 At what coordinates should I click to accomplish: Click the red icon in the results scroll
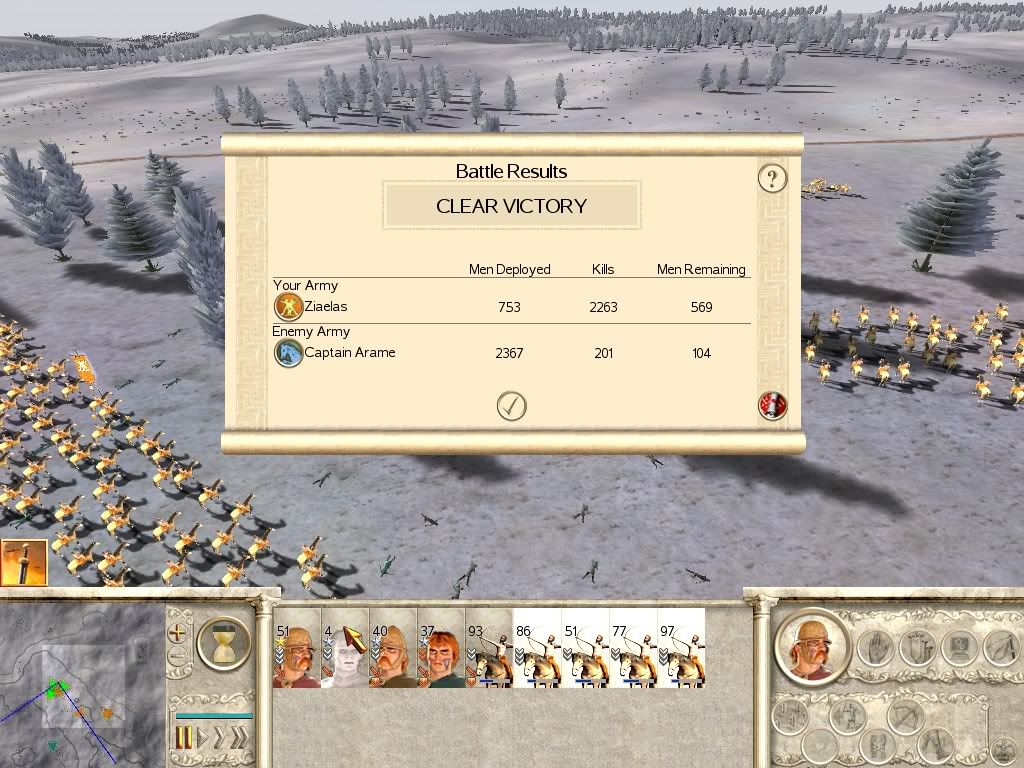pyautogui.click(x=773, y=406)
